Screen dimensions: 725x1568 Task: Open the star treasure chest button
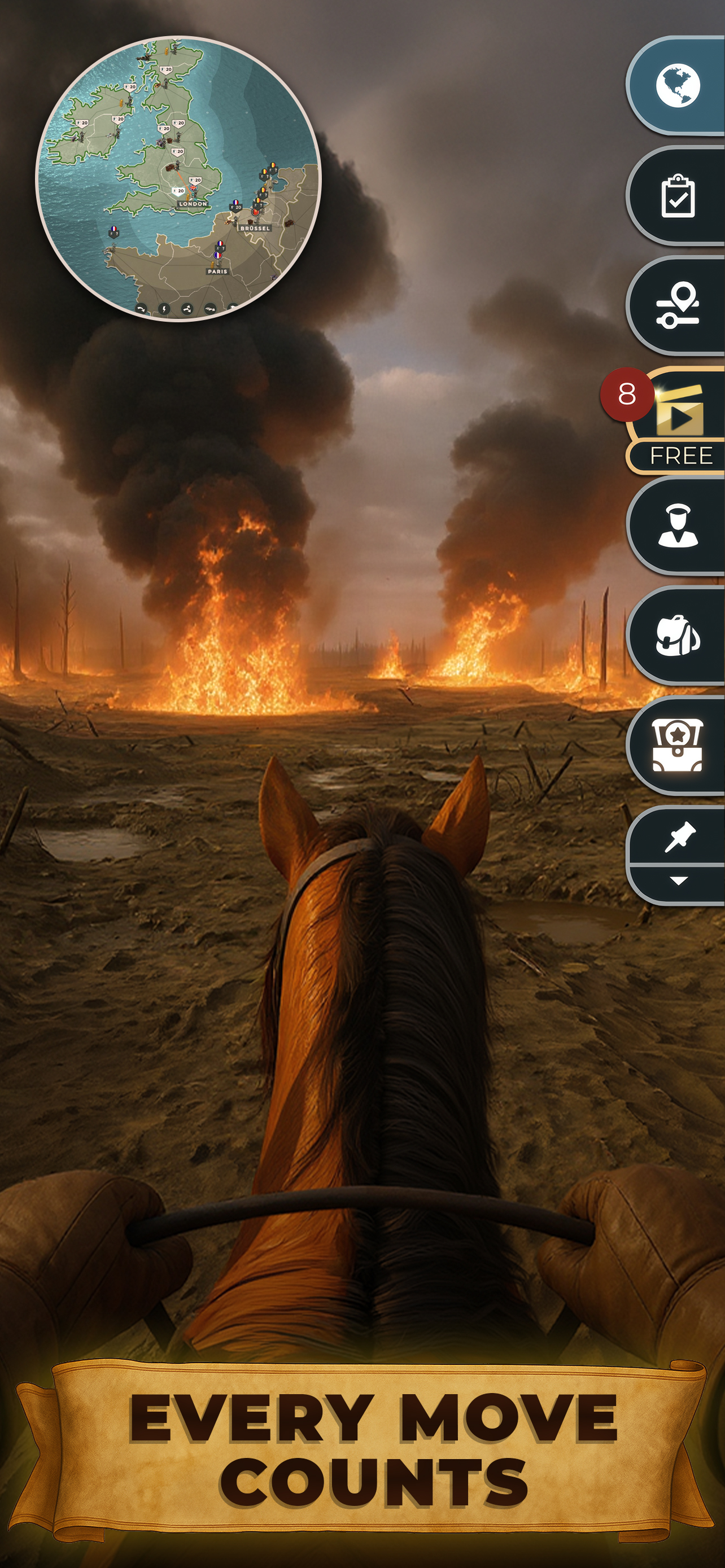point(678,745)
